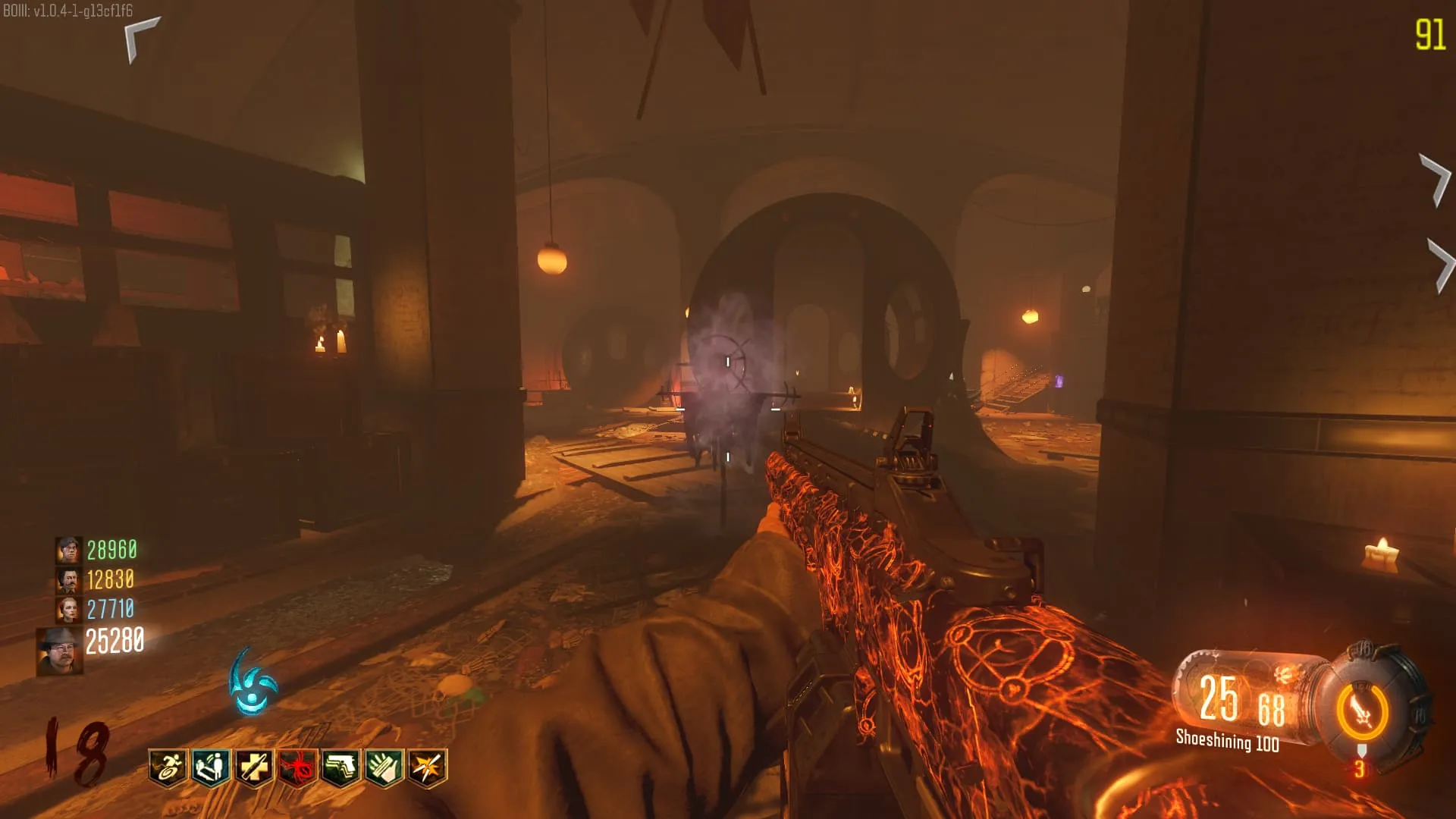Choose the large portrait beside score 25280
Image resolution: width=1456 pixels, height=819 pixels.
tap(60, 651)
